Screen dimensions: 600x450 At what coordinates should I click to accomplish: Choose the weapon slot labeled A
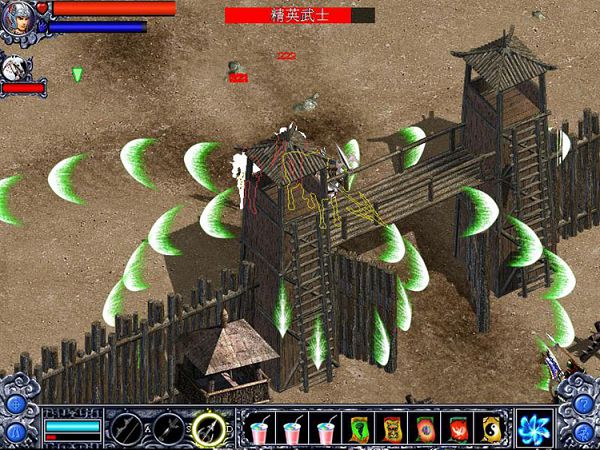pos(125,428)
